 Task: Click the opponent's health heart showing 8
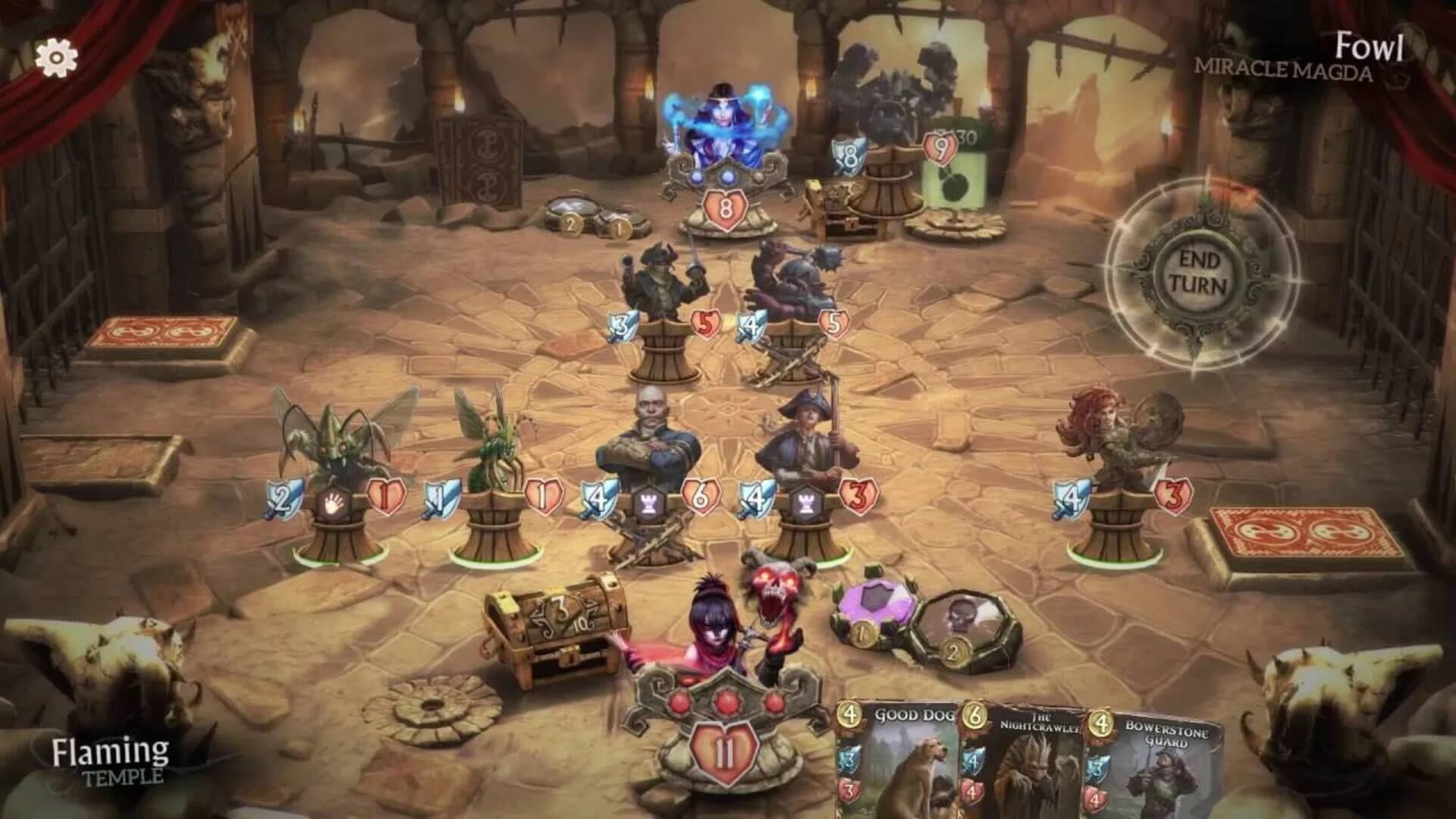tap(724, 210)
